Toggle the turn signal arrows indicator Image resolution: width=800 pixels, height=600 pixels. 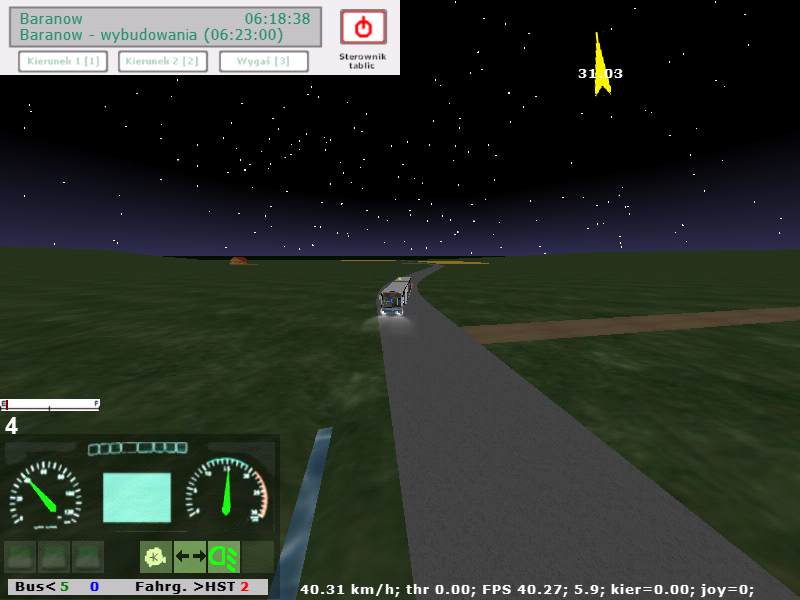click(190, 556)
